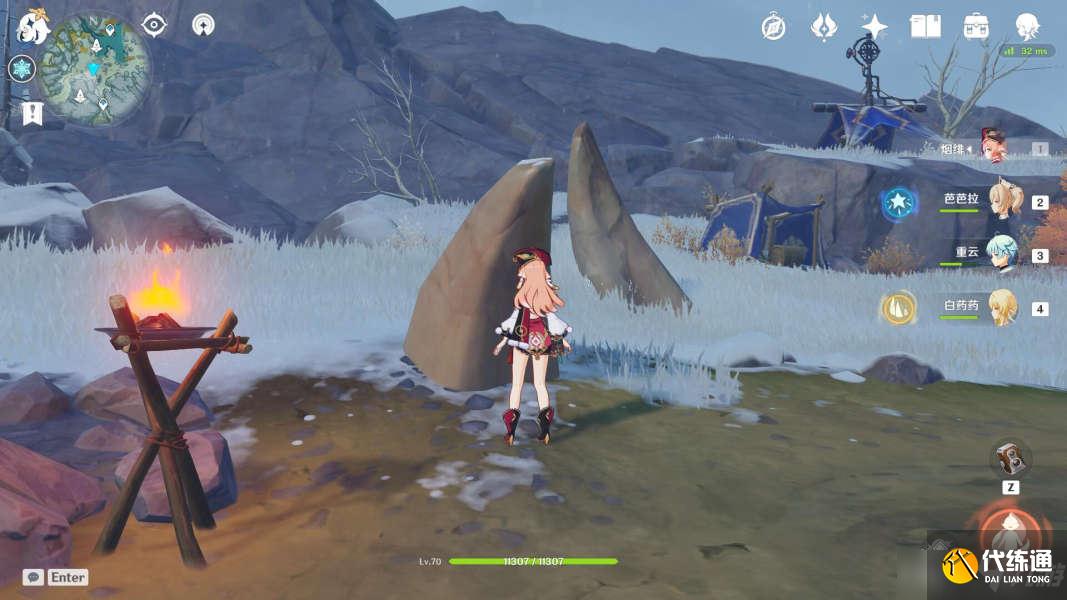The image size is (1067, 600).
Task: Open the circular minimap
Action: tap(96, 68)
